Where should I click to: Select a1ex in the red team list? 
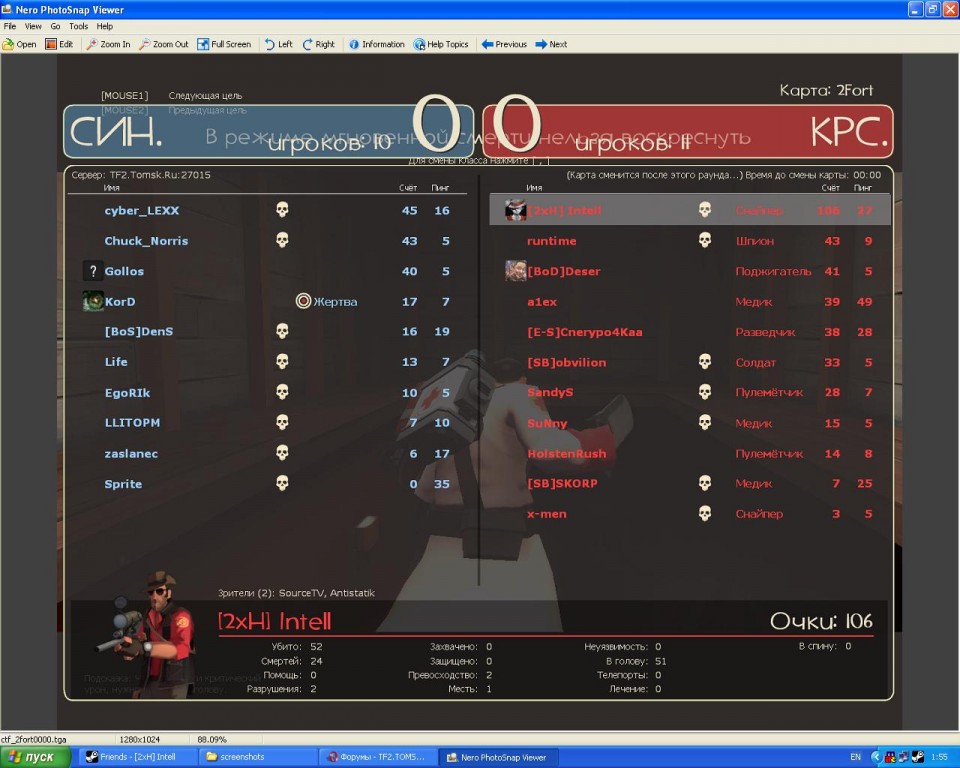[542, 302]
